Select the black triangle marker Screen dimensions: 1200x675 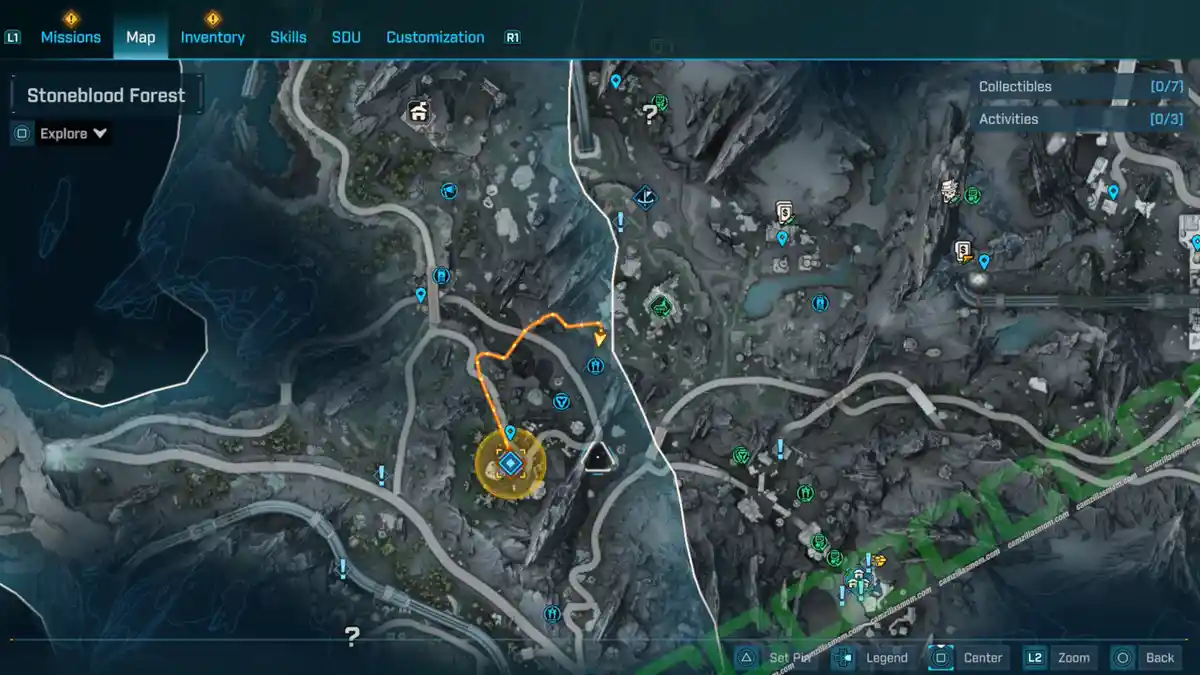coord(599,457)
